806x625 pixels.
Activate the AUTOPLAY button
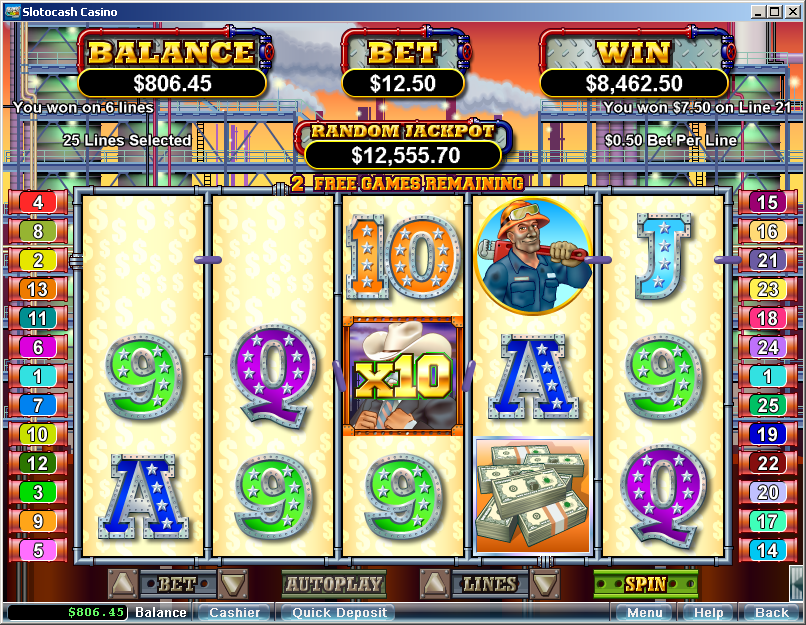coord(334,584)
